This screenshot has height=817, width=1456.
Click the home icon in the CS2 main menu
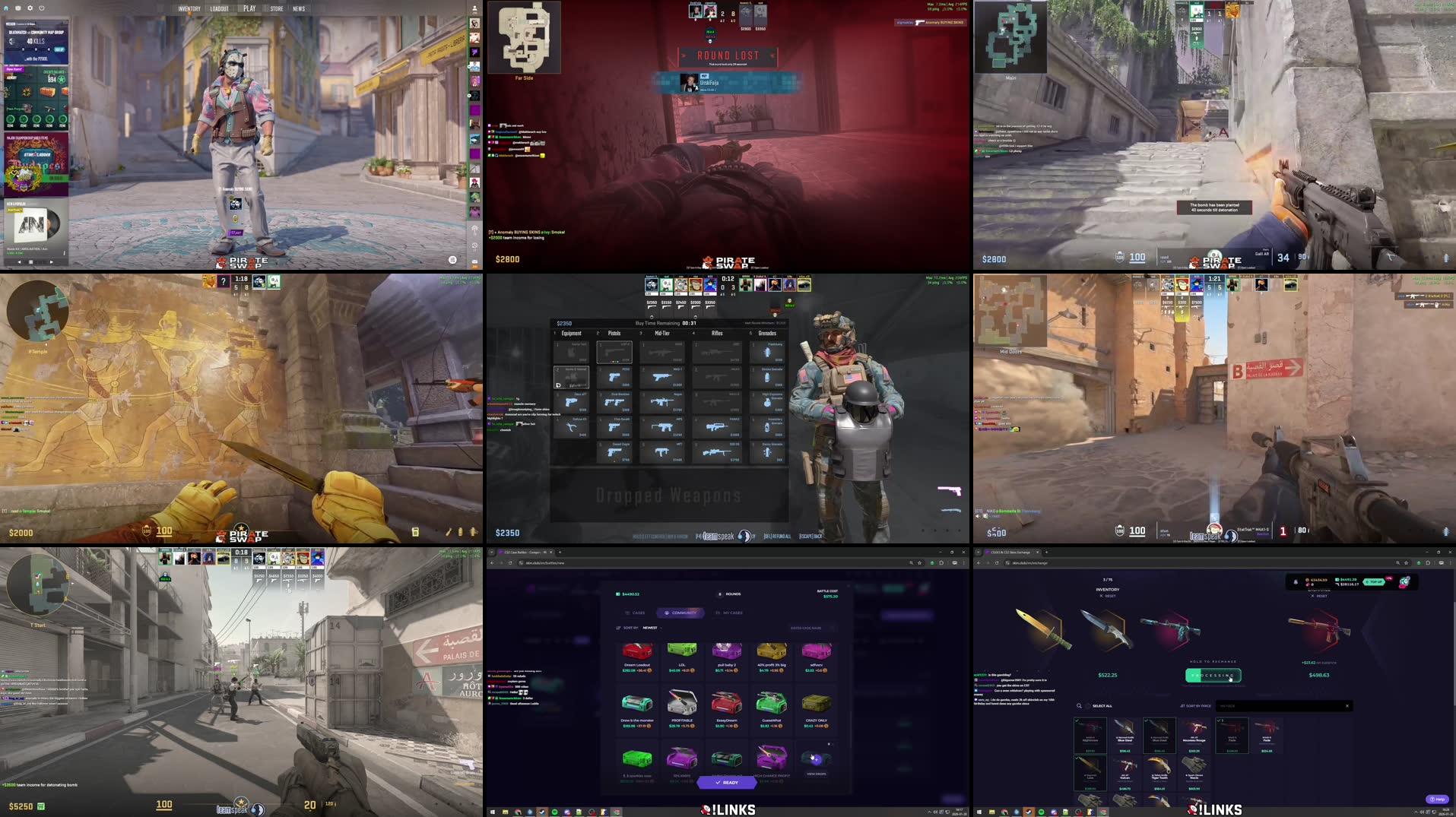pos(5,8)
